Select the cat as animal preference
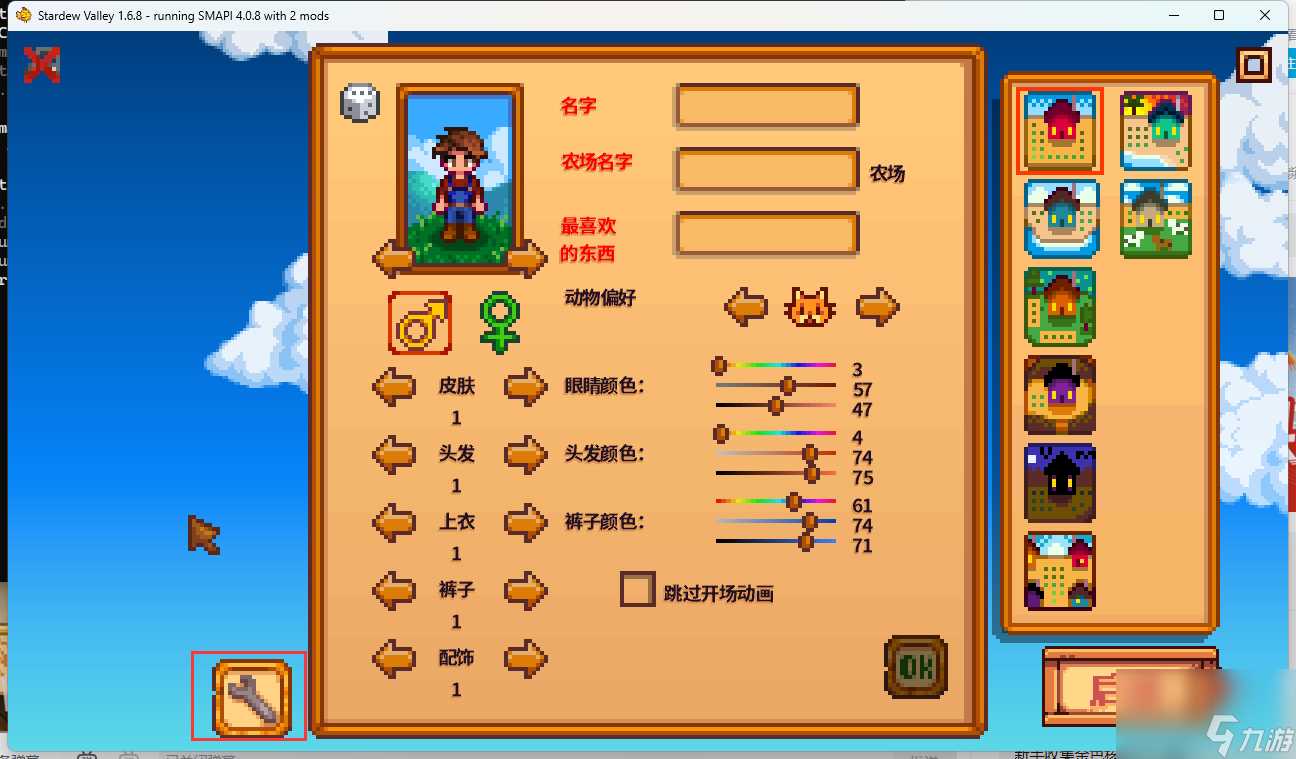The width and height of the screenshot is (1296, 759). pos(810,307)
